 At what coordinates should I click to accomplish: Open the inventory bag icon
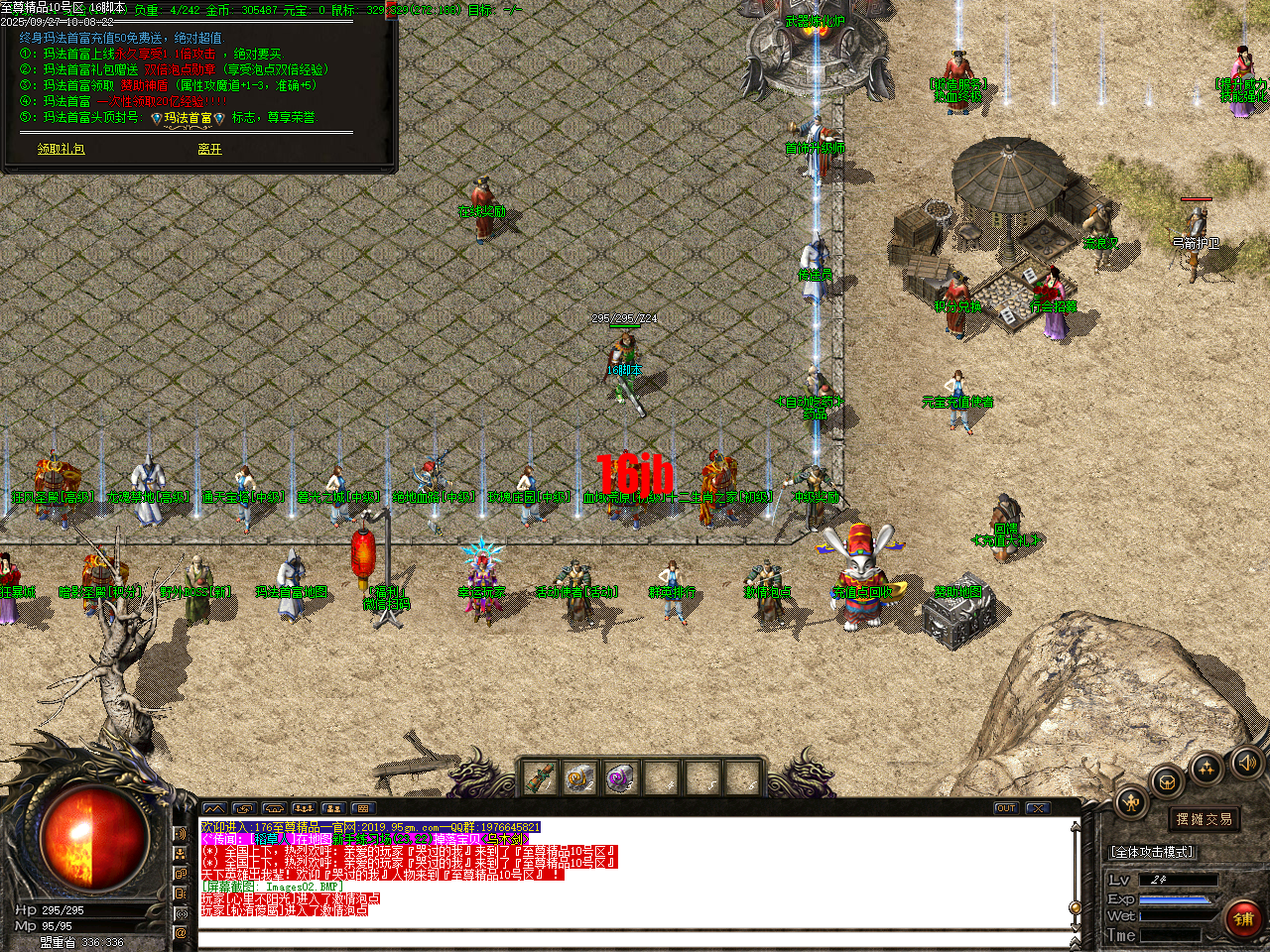click(x=1167, y=781)
